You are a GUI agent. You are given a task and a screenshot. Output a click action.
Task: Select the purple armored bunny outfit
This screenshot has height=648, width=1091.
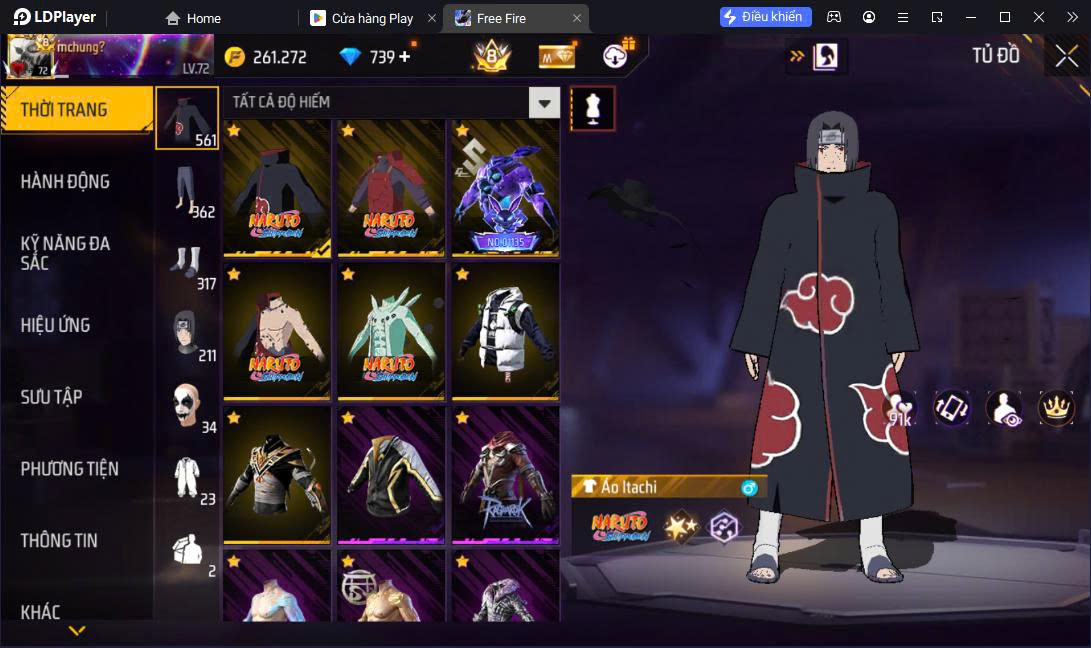pos(505,188)
